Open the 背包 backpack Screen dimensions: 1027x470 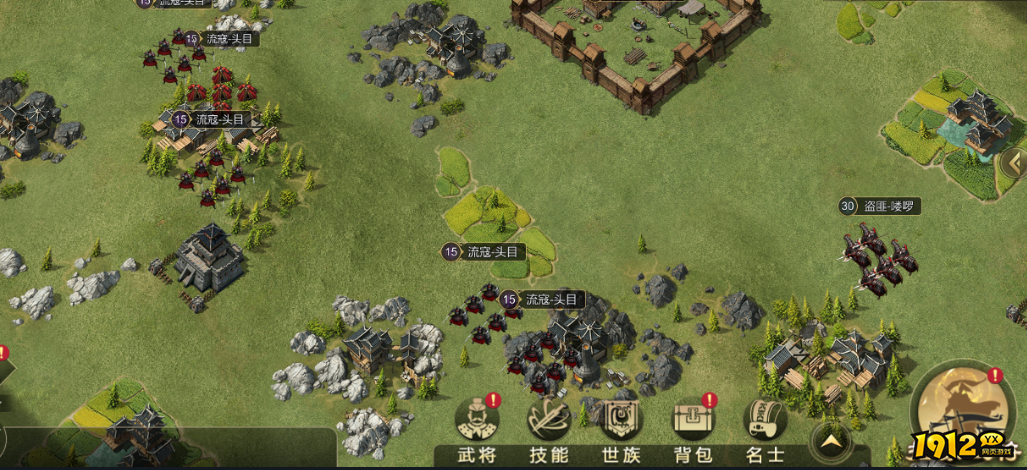[692, 424]
